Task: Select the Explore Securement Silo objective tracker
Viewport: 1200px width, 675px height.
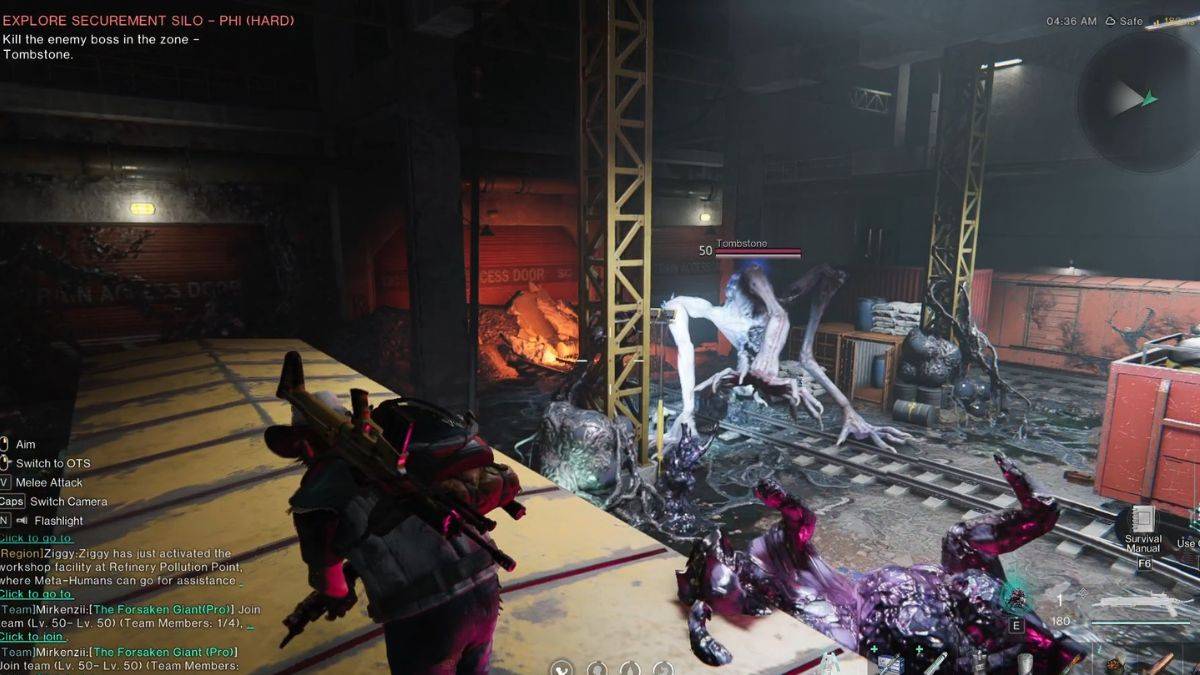Action: pos(148,20)
